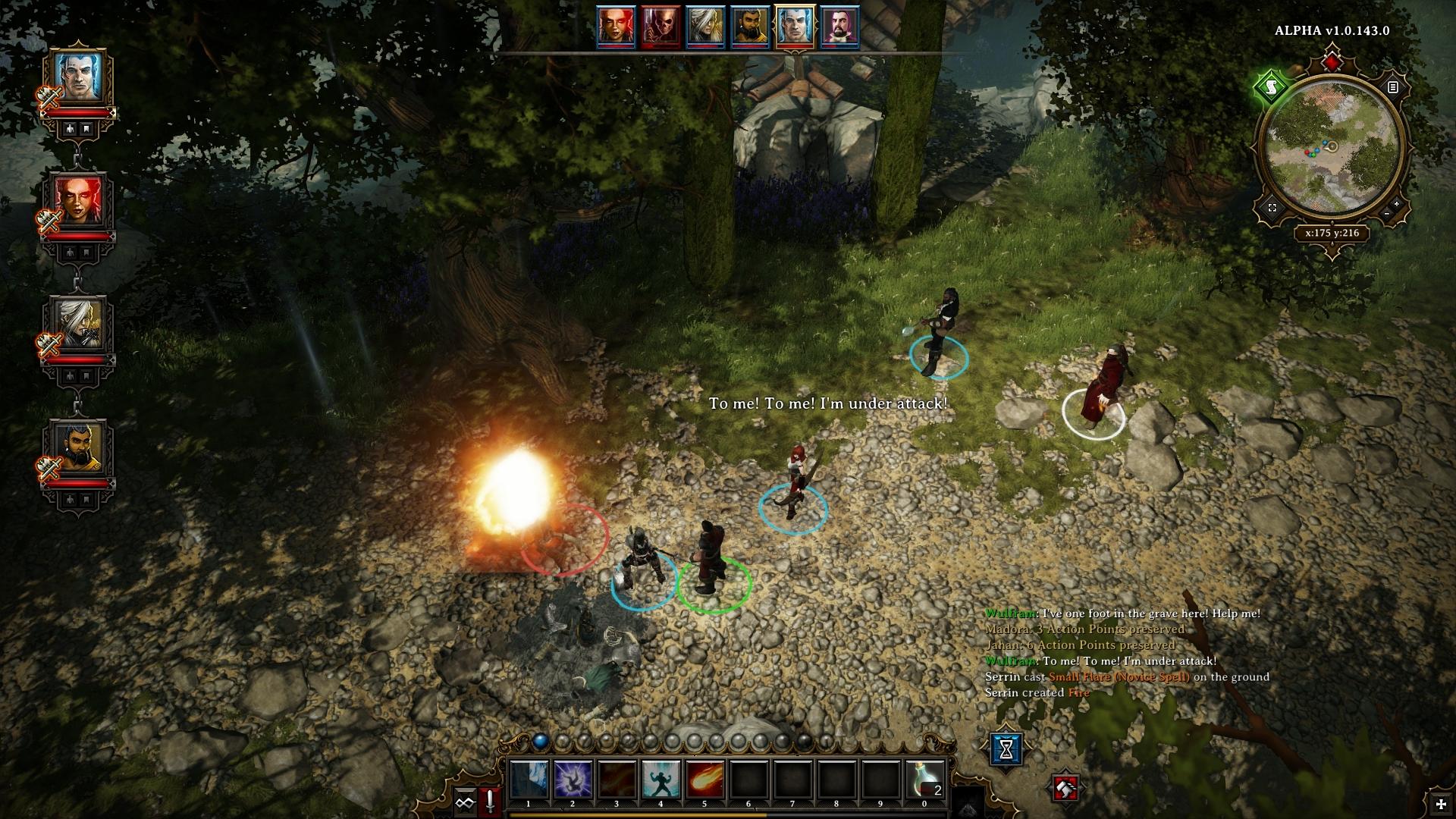This screenshot has width=1456, height=819.
Task: Open the green scroll quest journal icon
Action: [x=1271, y=86]
